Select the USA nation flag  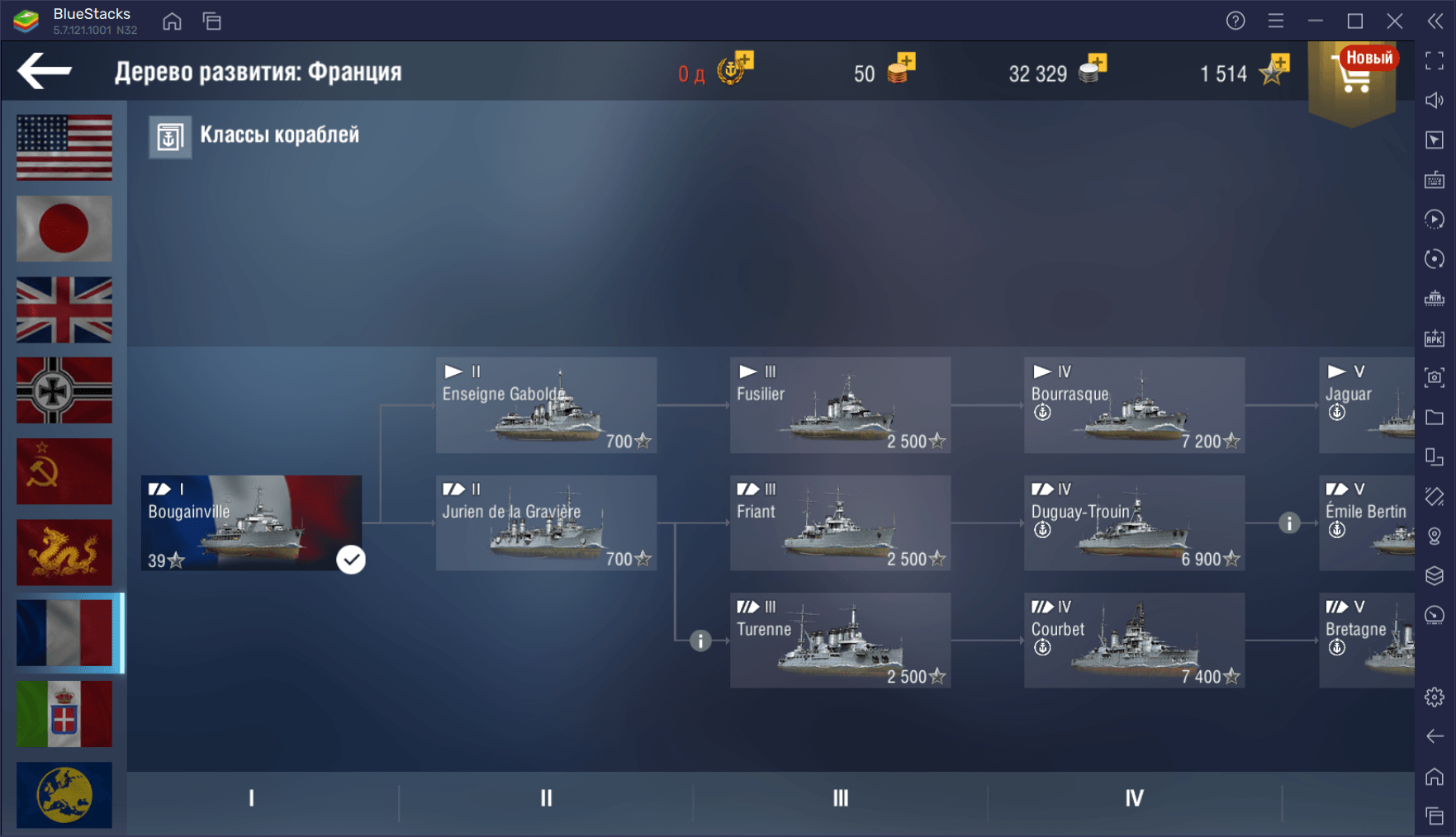tap(64, 147)
